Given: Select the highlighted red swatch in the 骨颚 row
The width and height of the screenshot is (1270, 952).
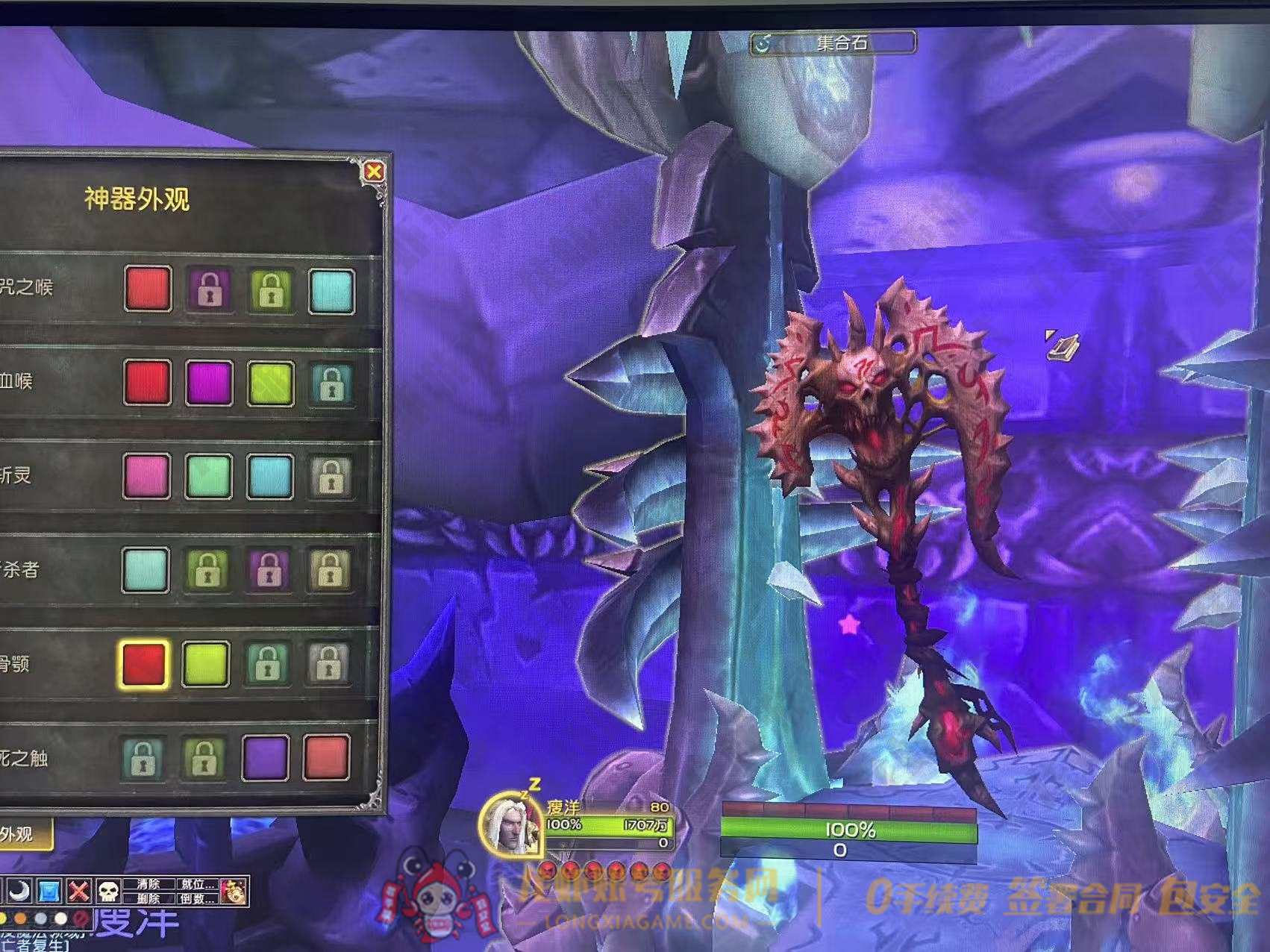Looking at the screenshot, I should point(144,663).
